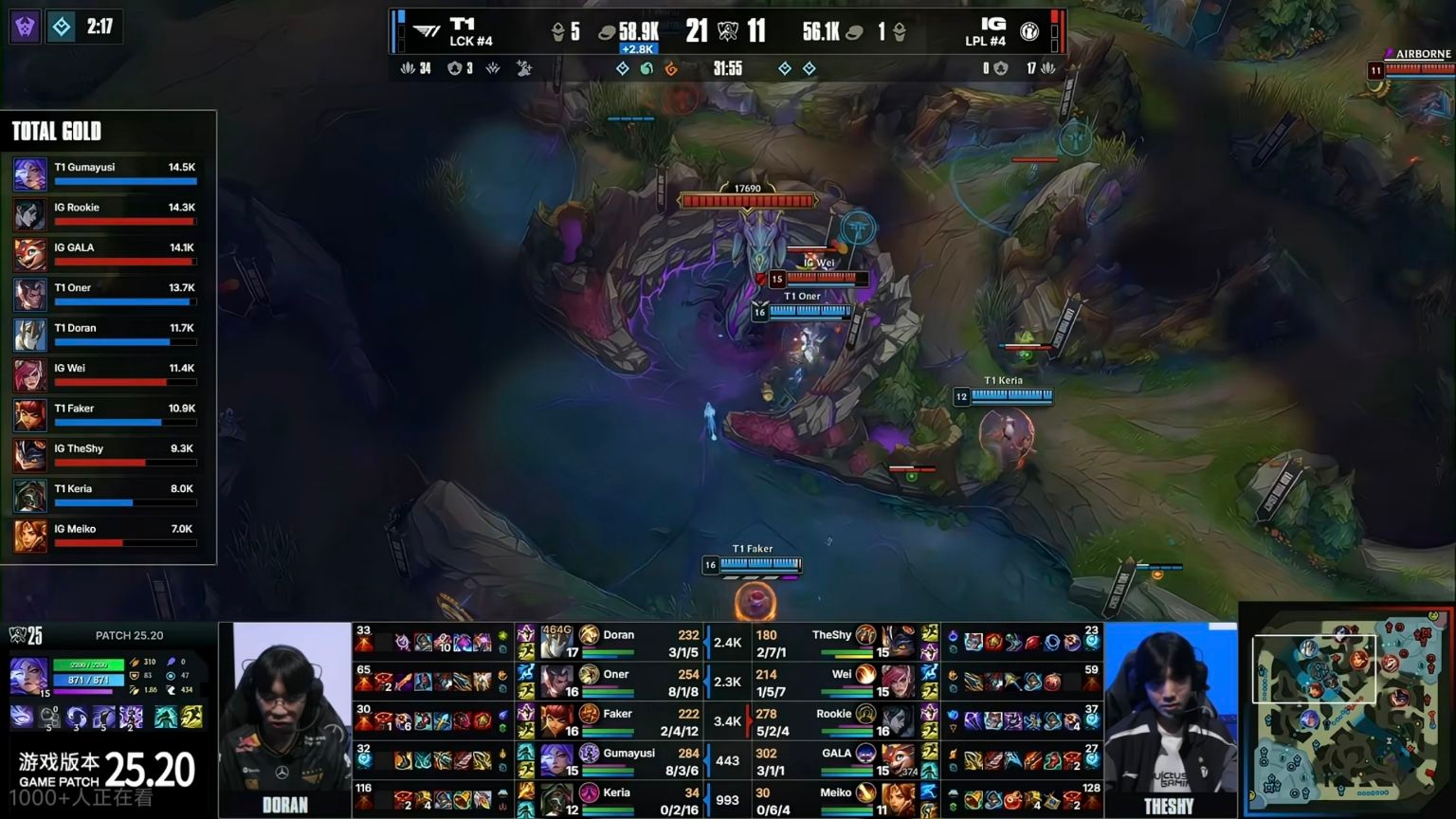Select IG Meiko's total gold row
The image size is (1456, 819).
(105, 536)
